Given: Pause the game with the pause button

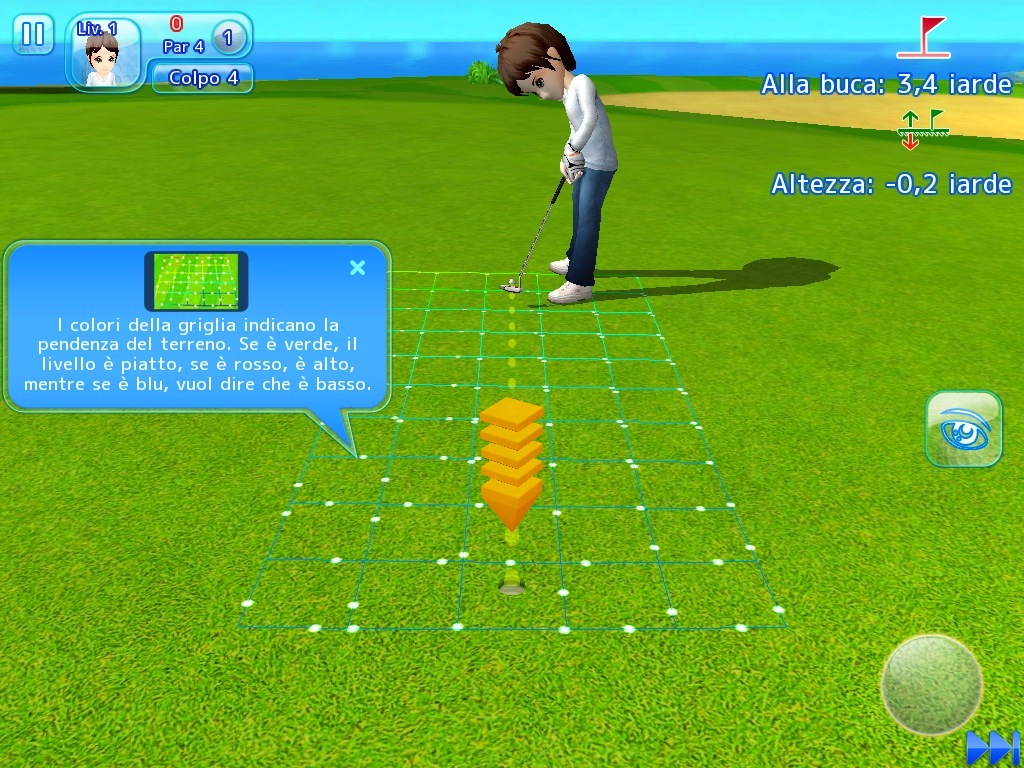Looking at the screenshot, I should tap(33, 35).
